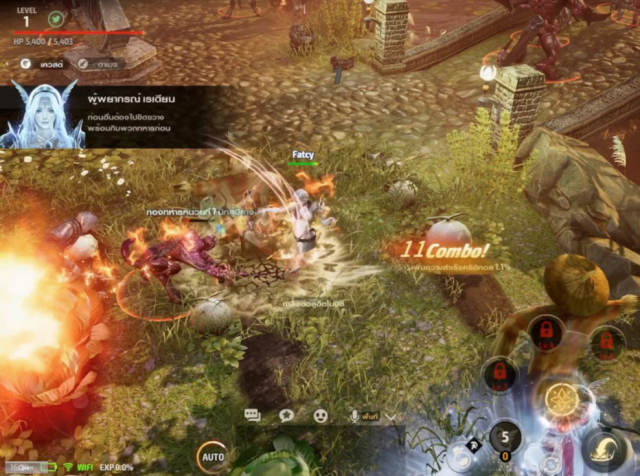Viewport: 640px width, 476px height.
Task: Open the emoji smiley face menu
Action: (x=320, y=415)
